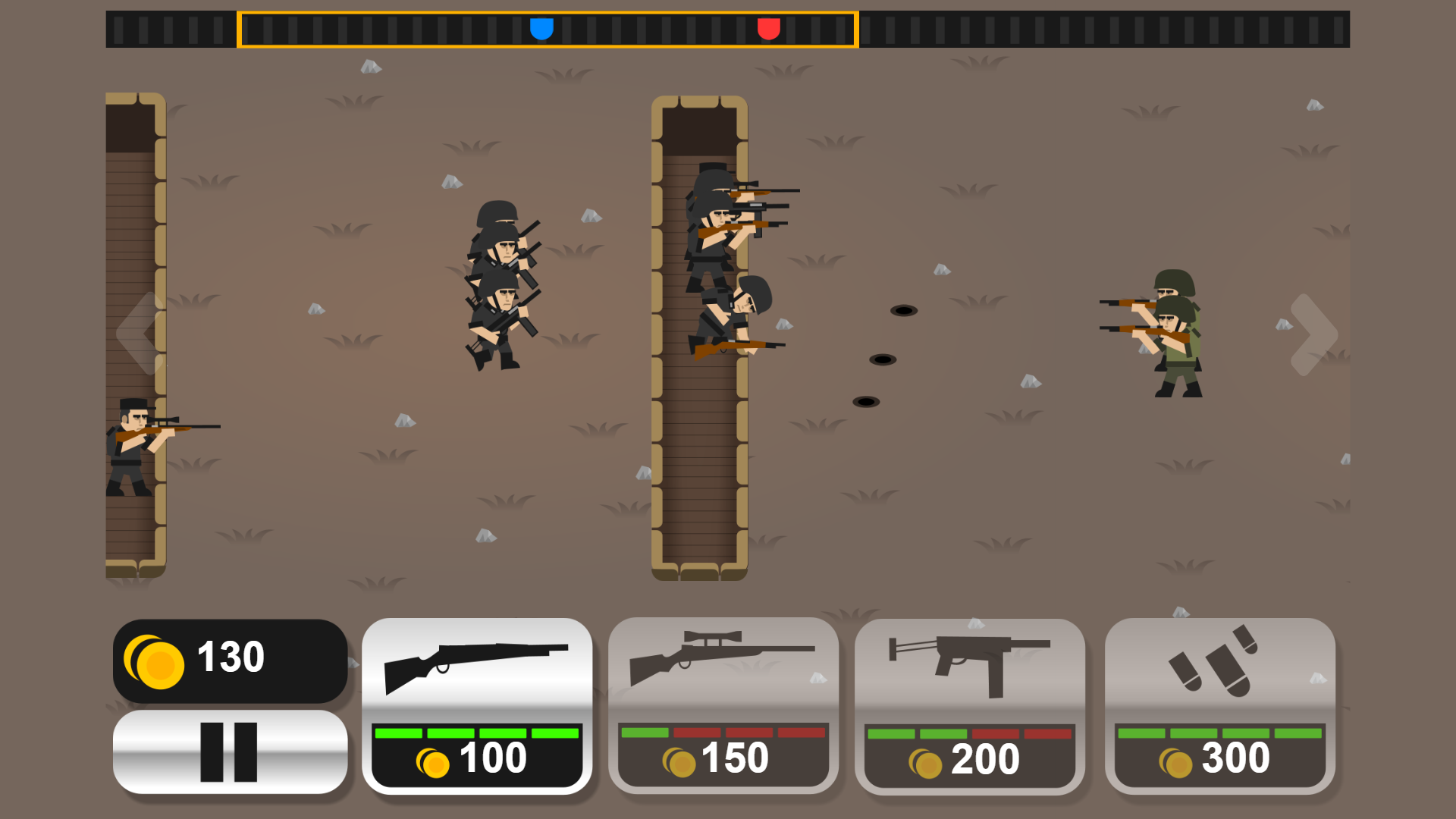The width and height of the screenshot is (1456, 819).
Task: Expand the minimap viewport frame
Action: coord(548,28)
